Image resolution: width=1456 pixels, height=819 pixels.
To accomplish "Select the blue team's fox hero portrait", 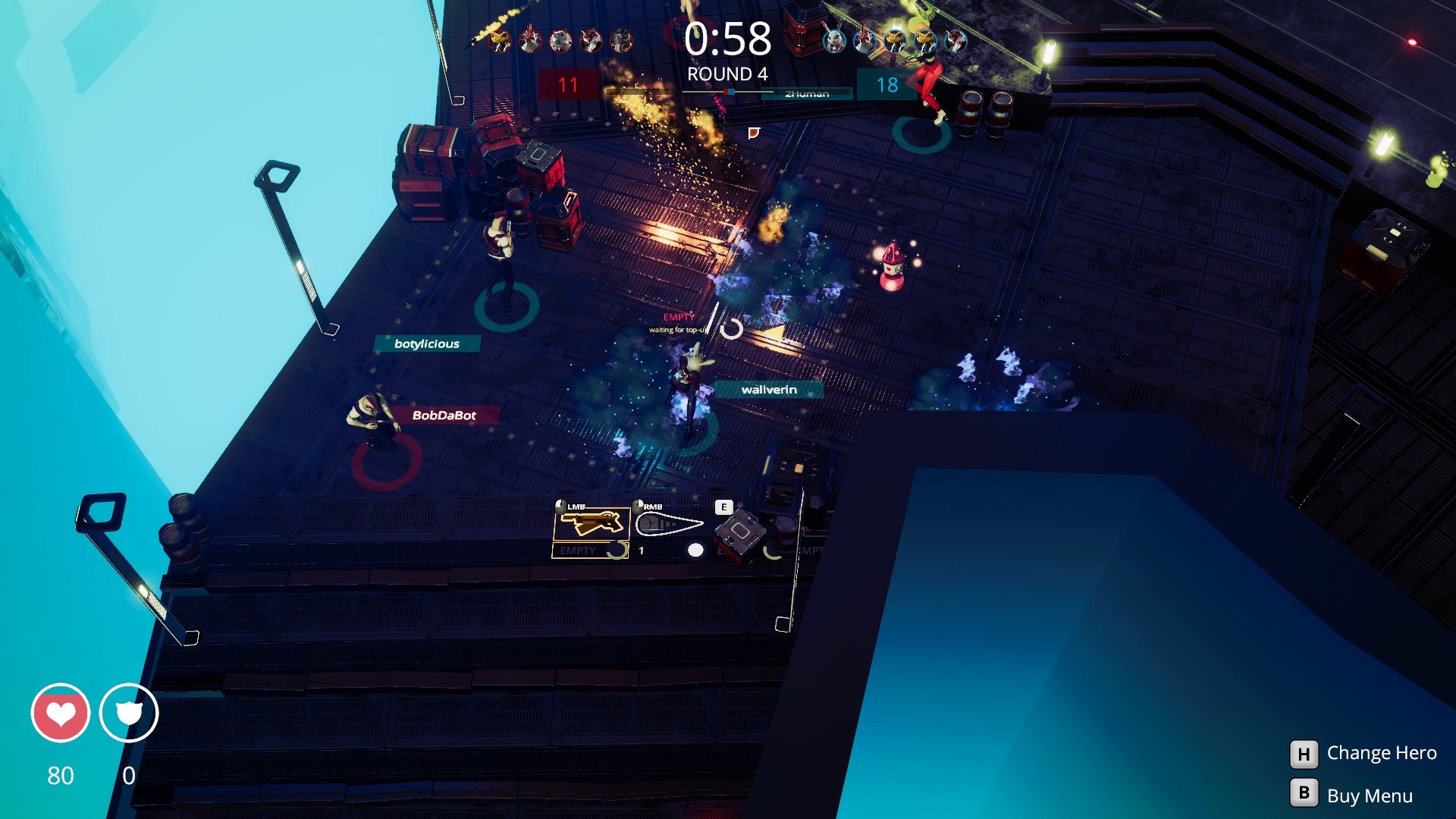I will 955,40.
